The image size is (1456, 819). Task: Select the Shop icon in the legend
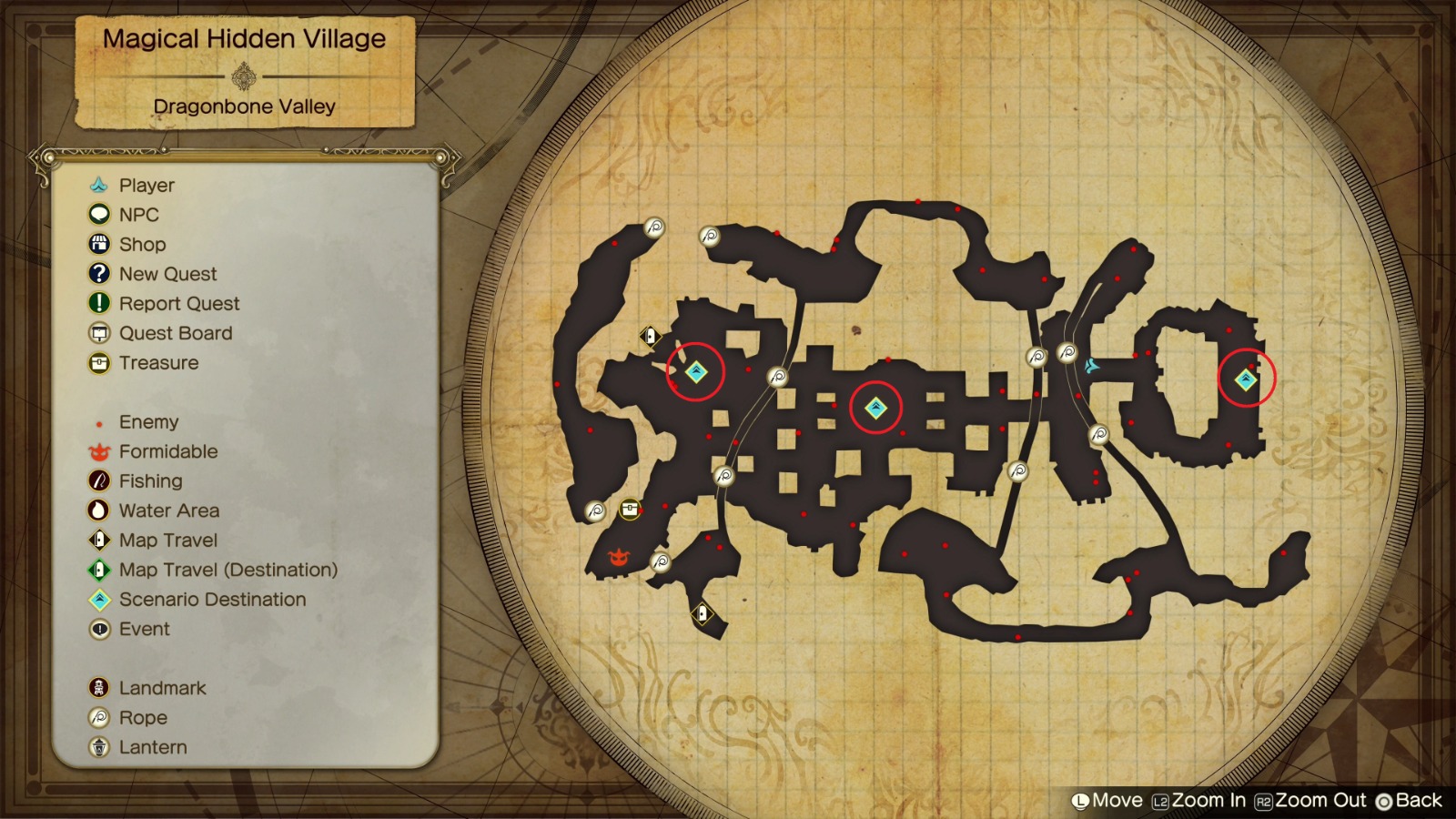(x=97, y=244)
